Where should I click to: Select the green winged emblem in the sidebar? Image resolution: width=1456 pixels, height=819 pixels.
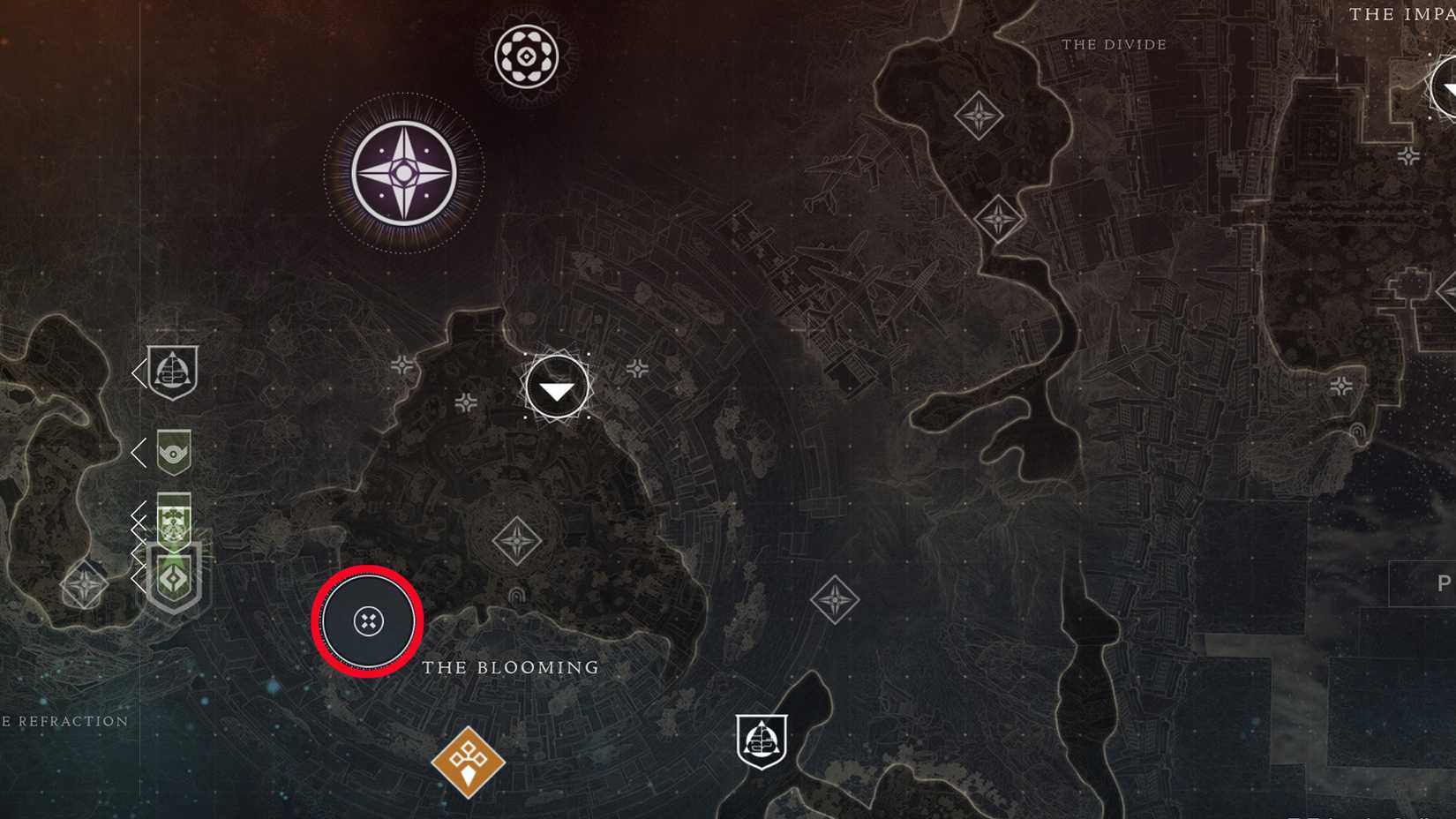coord(173,454)
